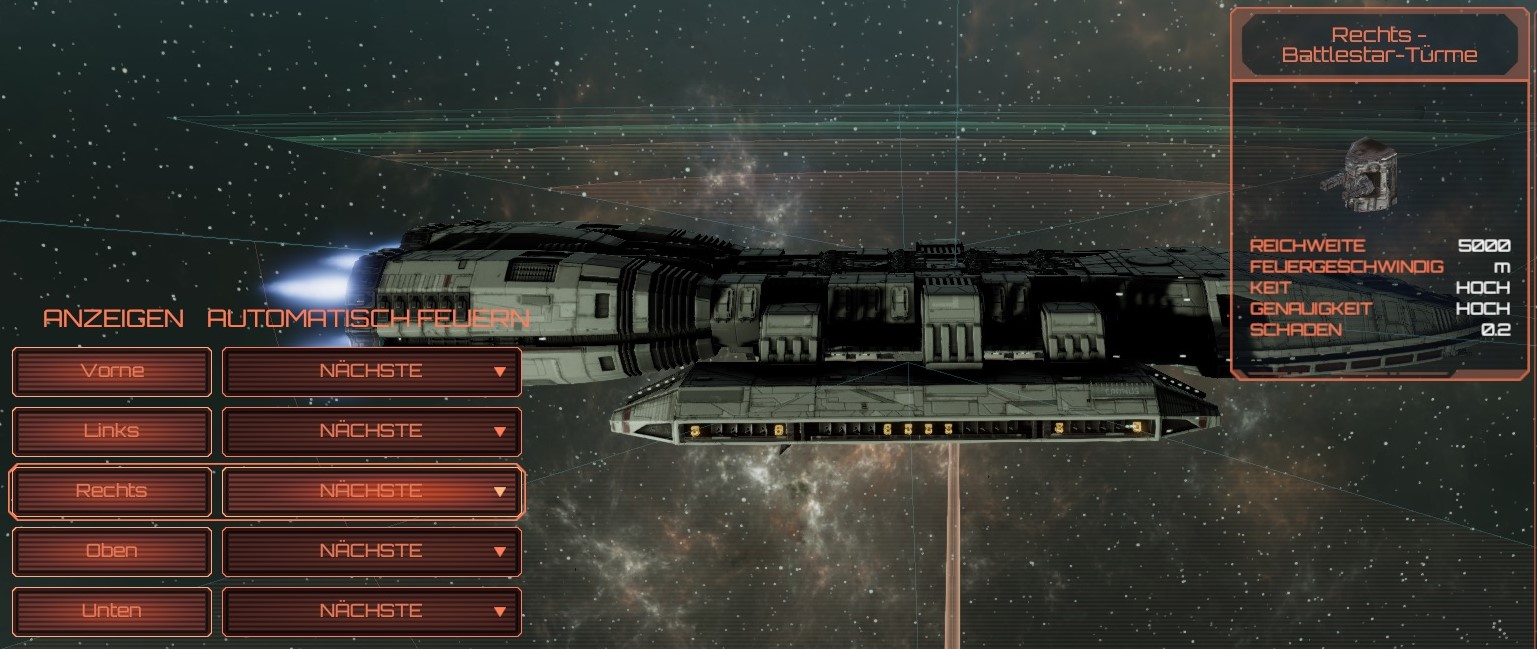Display the Oben turret group
Viewport: 1537px width, 649px height.
(x=112, y=551)
